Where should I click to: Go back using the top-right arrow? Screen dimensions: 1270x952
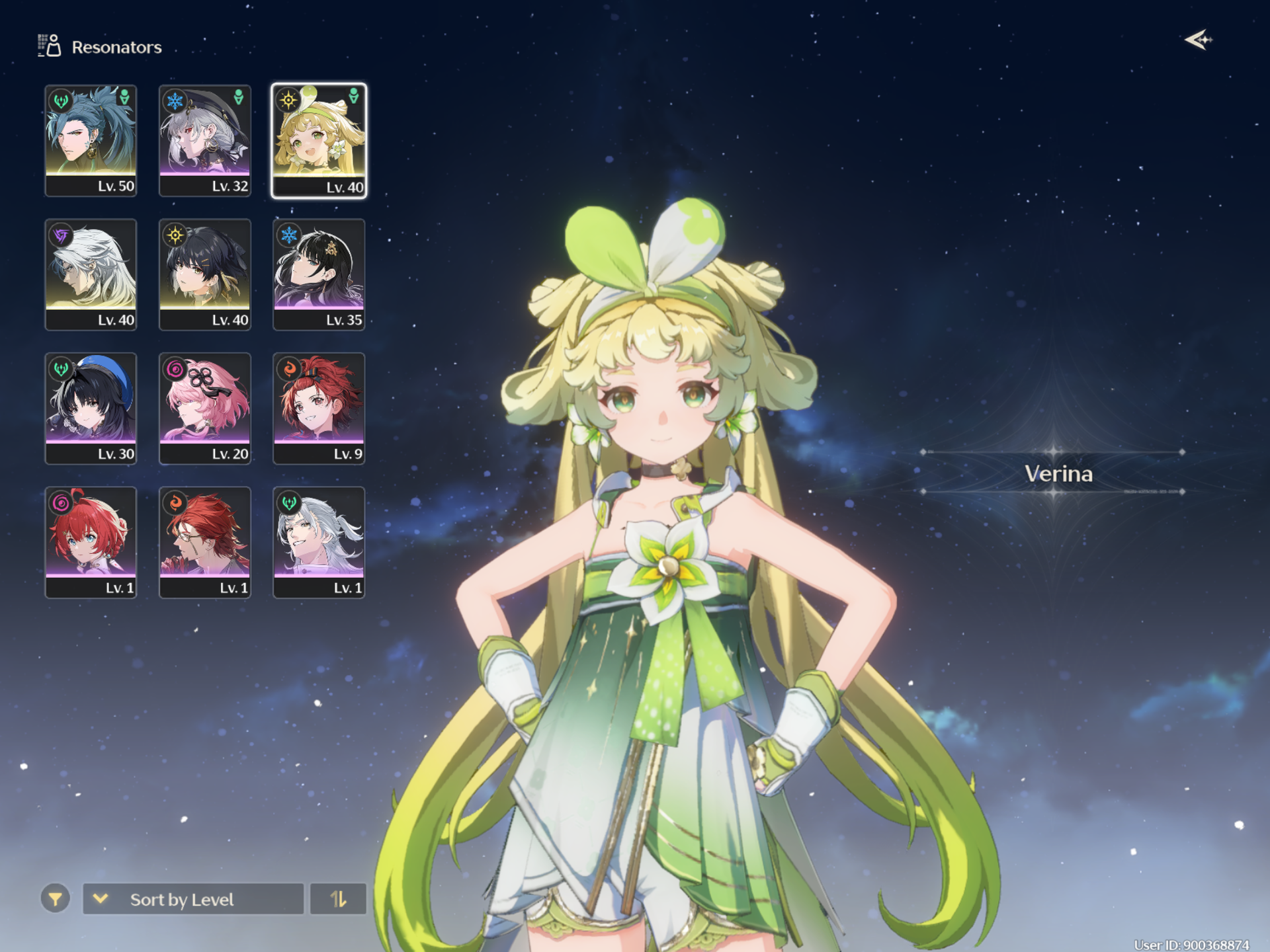pos(1198,40)
